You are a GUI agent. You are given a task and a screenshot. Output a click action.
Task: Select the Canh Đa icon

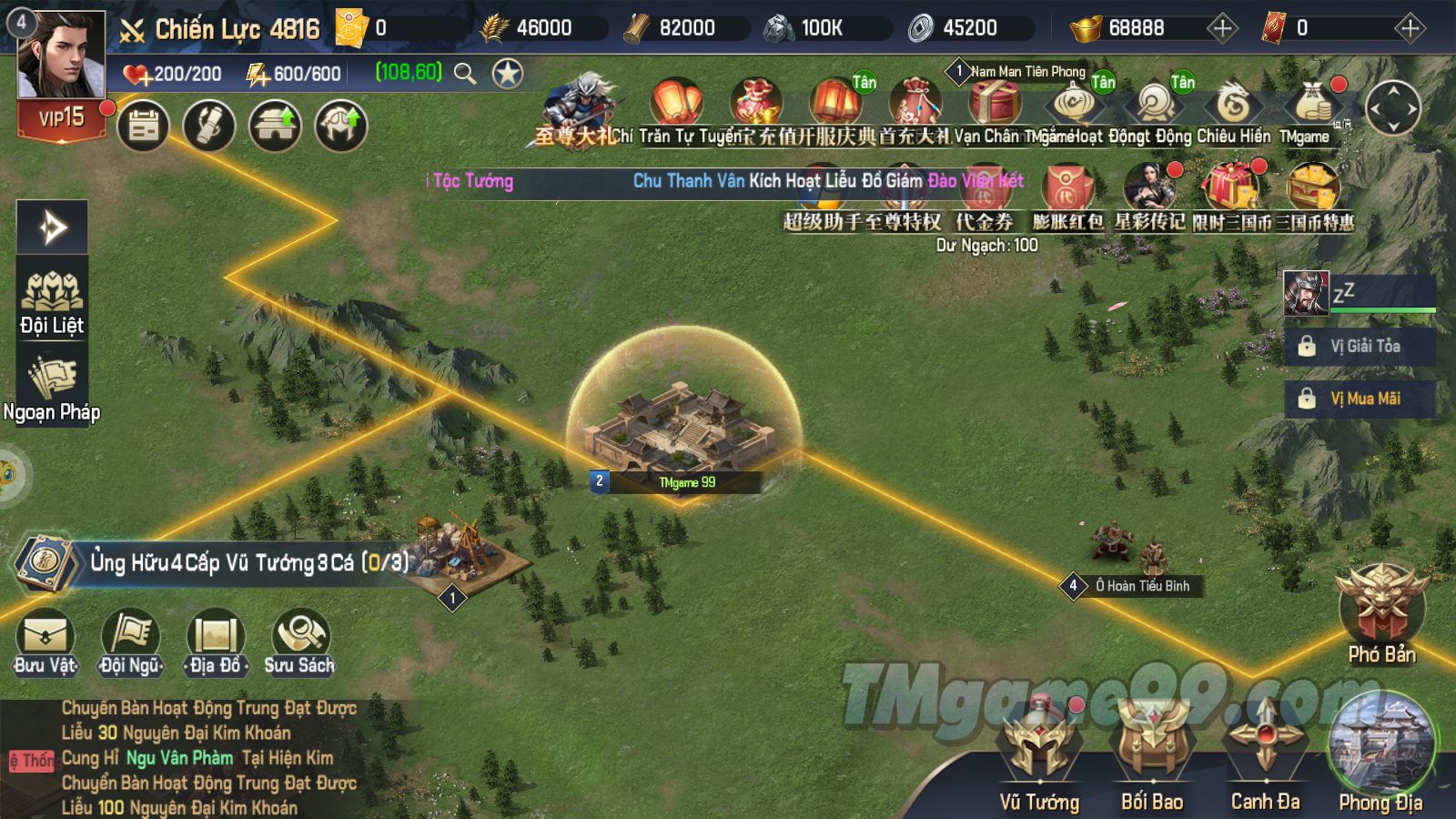[1265, 753]
